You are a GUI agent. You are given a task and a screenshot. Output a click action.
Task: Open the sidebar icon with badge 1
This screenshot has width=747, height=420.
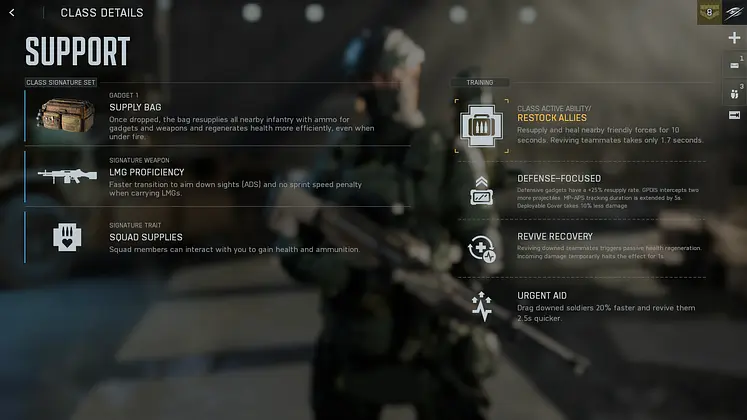735,65
